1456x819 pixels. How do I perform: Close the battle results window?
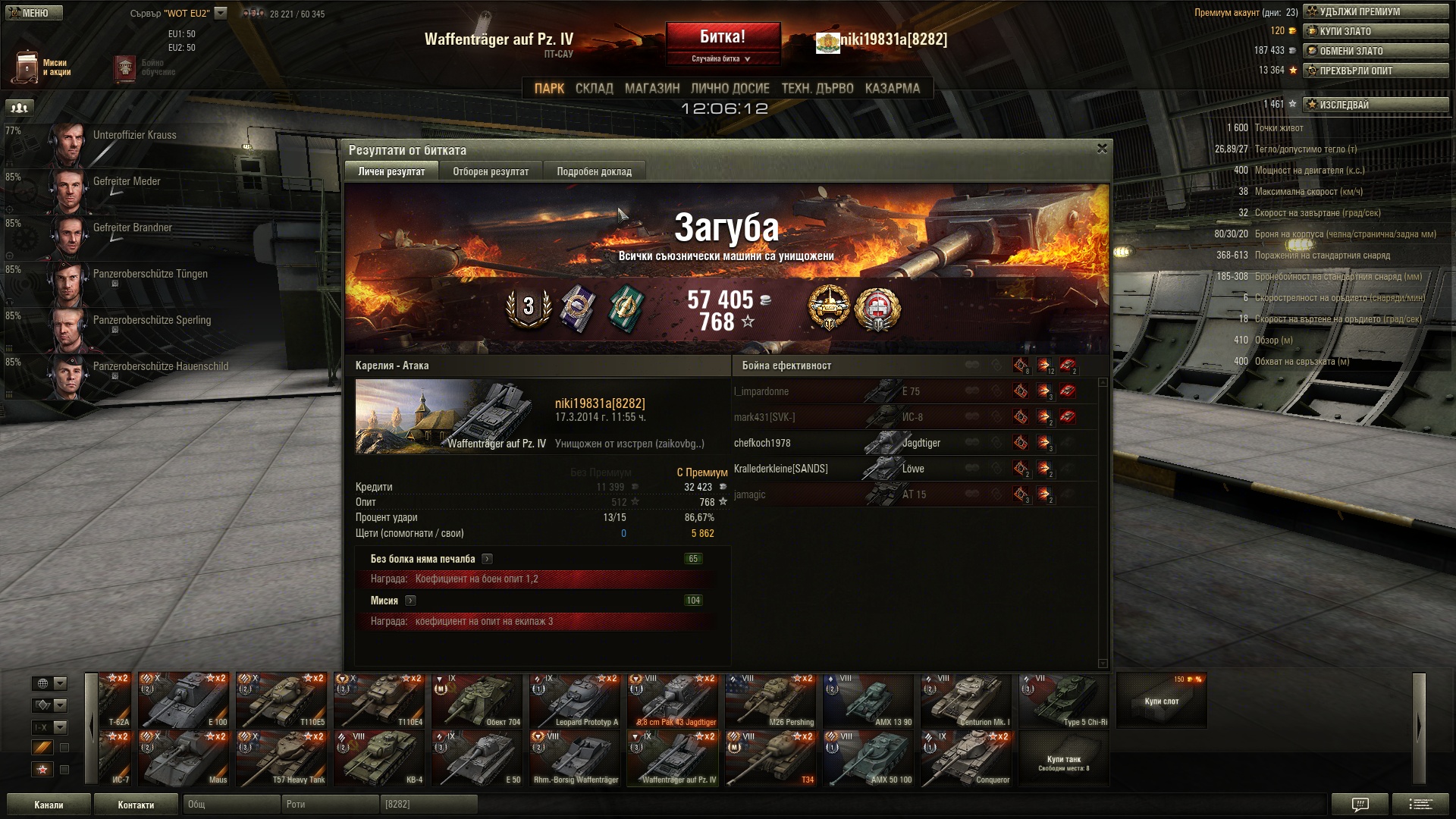pos(1102,149)
